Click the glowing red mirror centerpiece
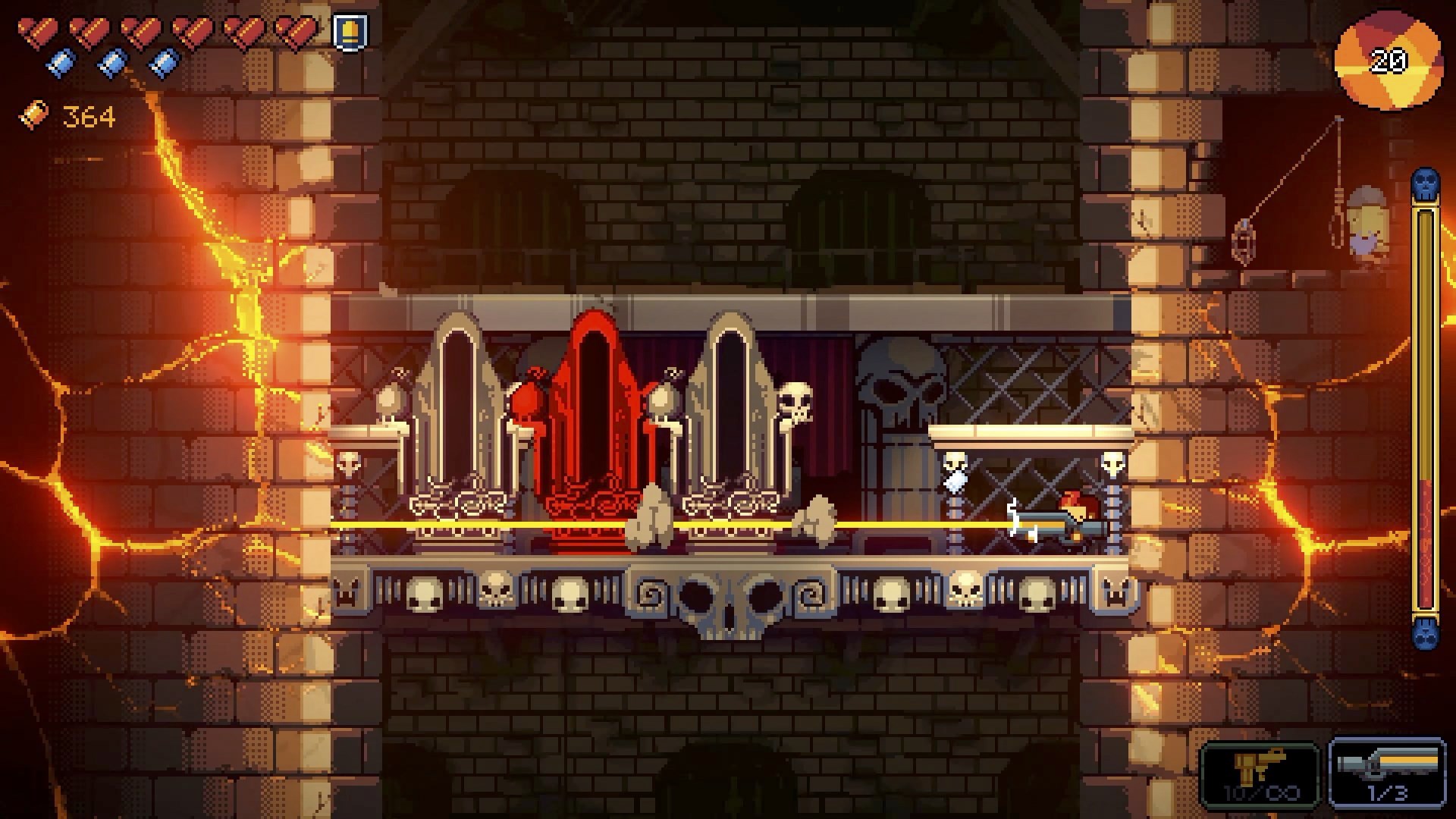Image resolution: width=1456 pixels, height=819 pixels. pos(593,409)
